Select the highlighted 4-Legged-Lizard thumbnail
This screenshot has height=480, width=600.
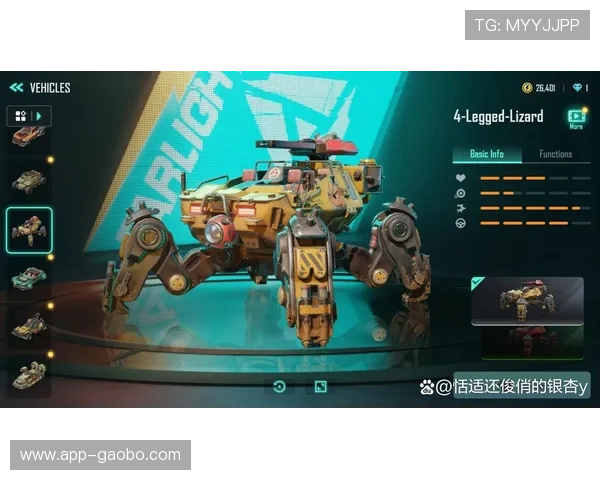29,231
